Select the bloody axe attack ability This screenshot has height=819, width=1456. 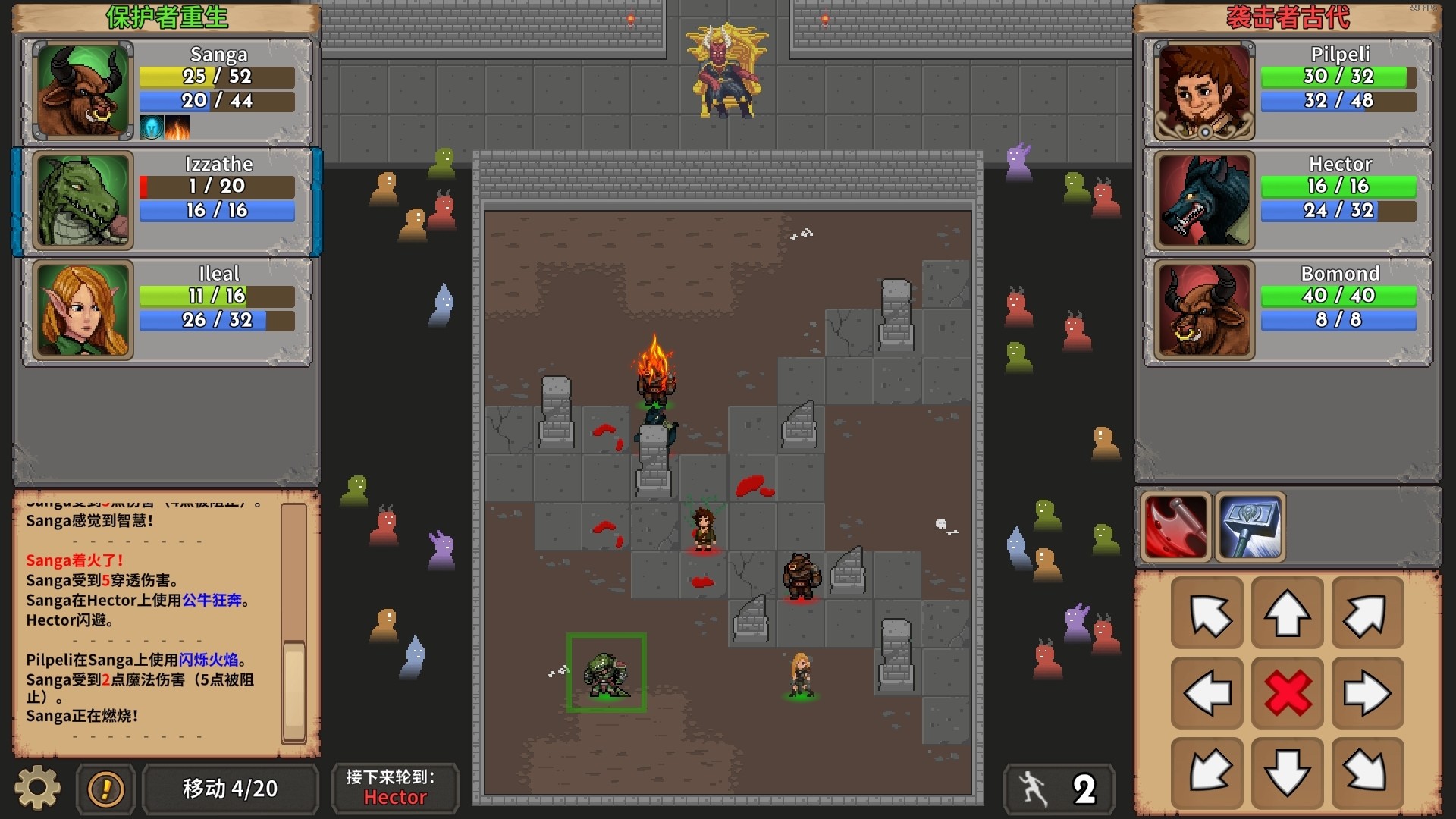tap(1176, 526)
